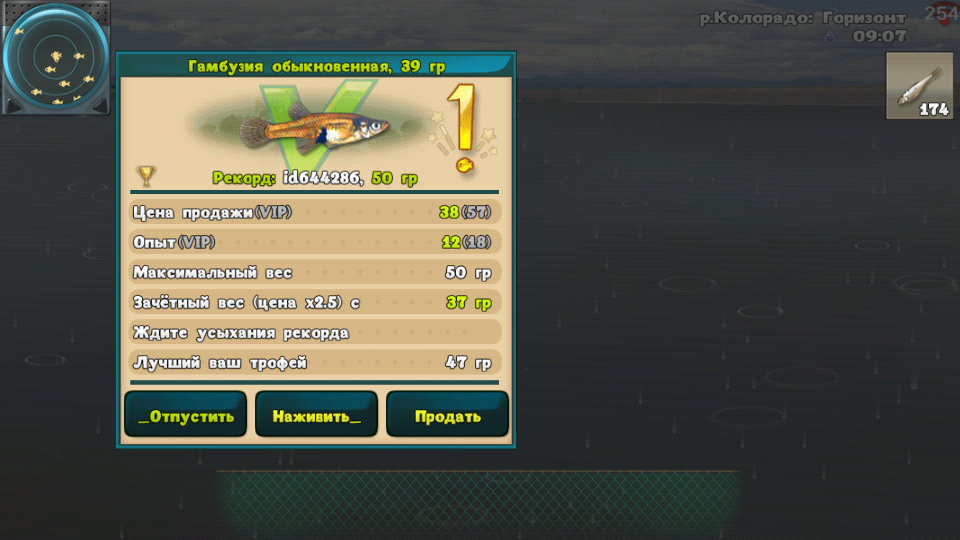Viewport: 960px width, 540px height.
Task: Open the fish radar in the corner
Action: coord(55,57)
